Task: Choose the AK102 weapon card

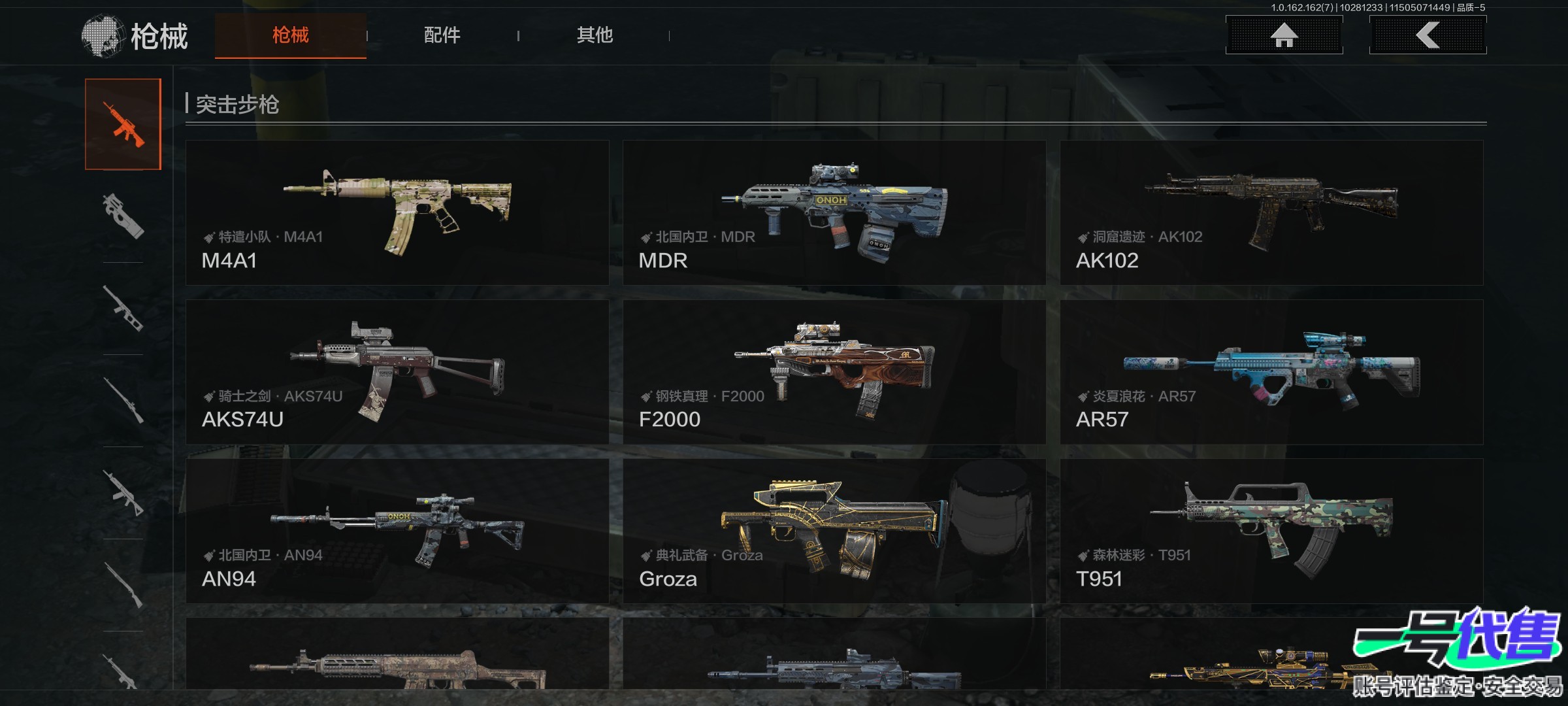Action: (1271, 212)
